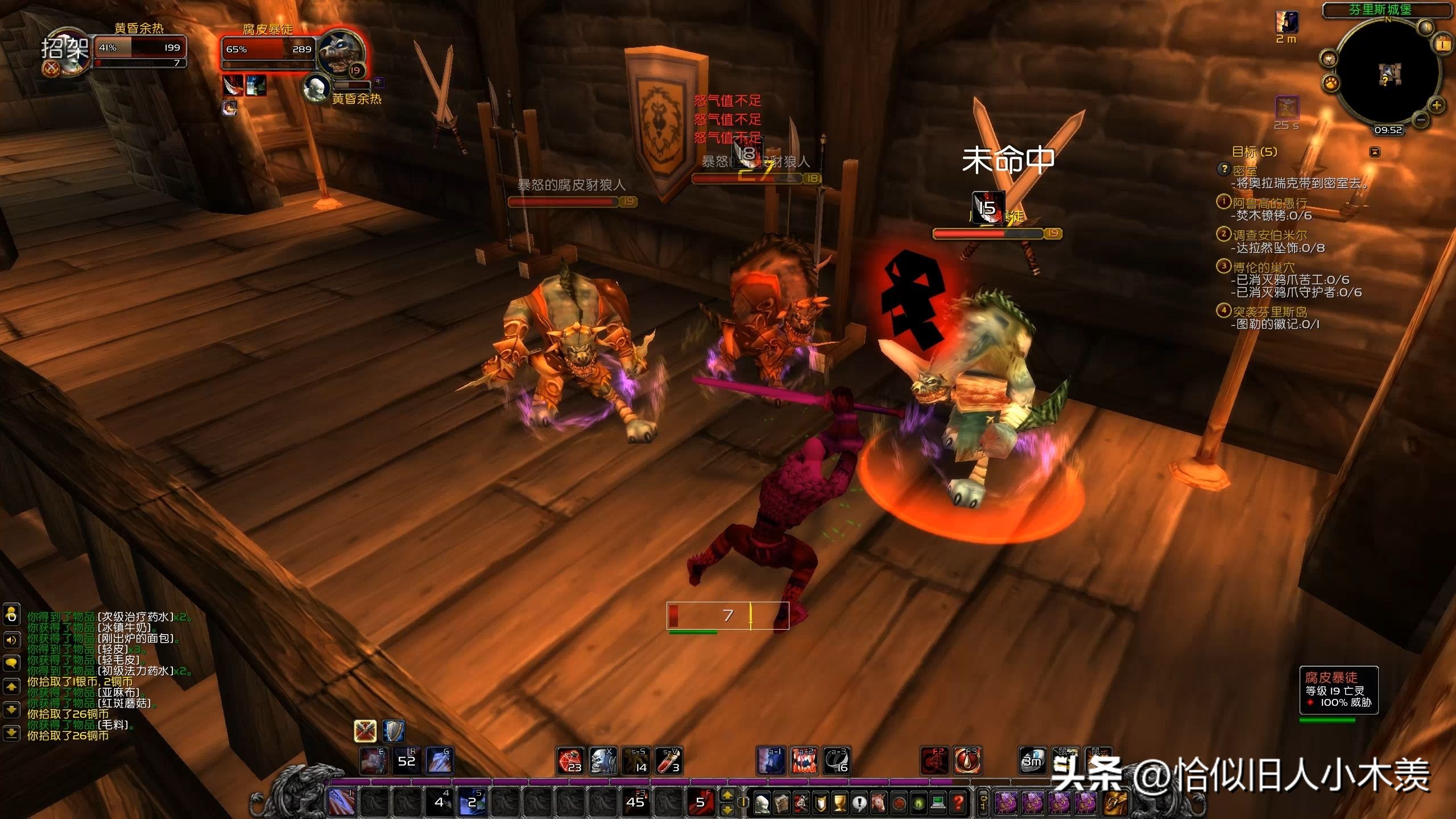The width and height of the screenshot is (1456, 819).
Task: Use the red healing potion with 3 charges
Action: coord(669,761)
